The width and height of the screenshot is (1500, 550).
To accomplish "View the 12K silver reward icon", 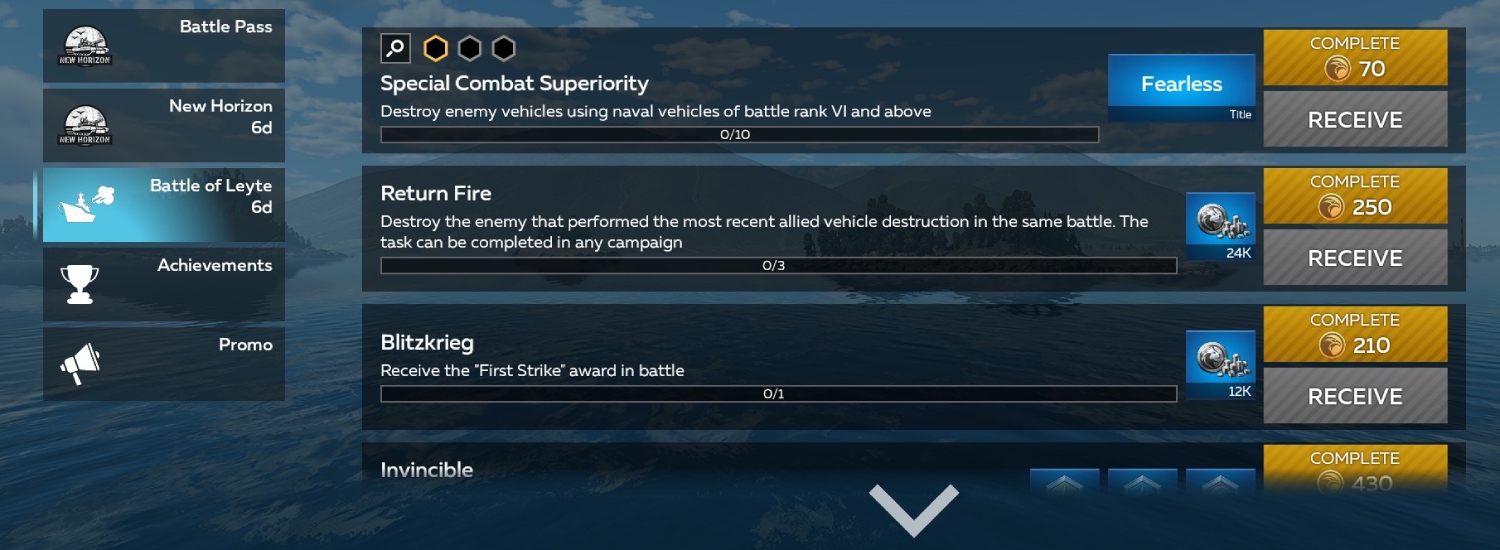I will coord(1220,363).
